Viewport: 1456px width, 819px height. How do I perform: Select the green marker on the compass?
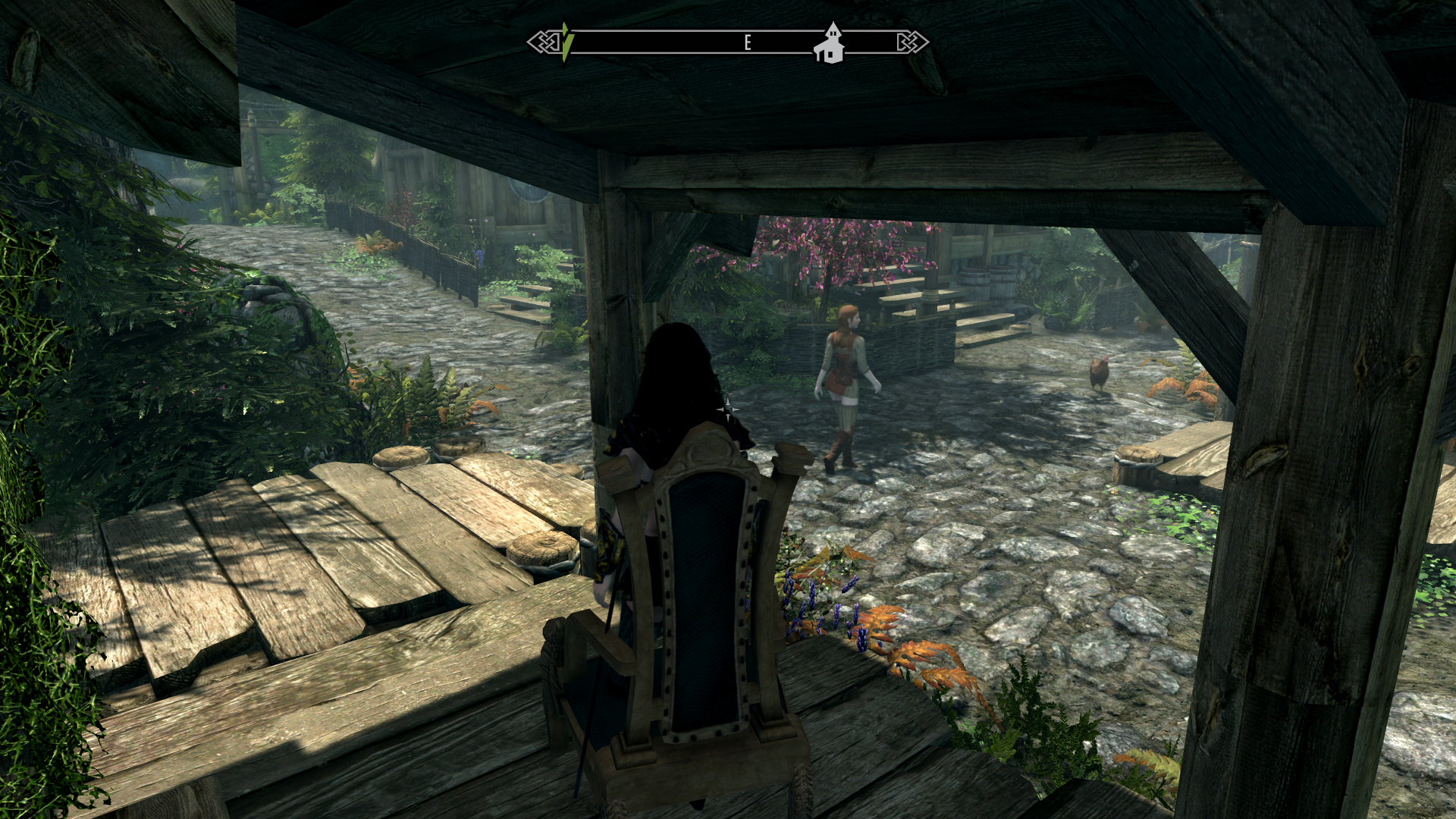pyautogui.click(x=567, y=42)
